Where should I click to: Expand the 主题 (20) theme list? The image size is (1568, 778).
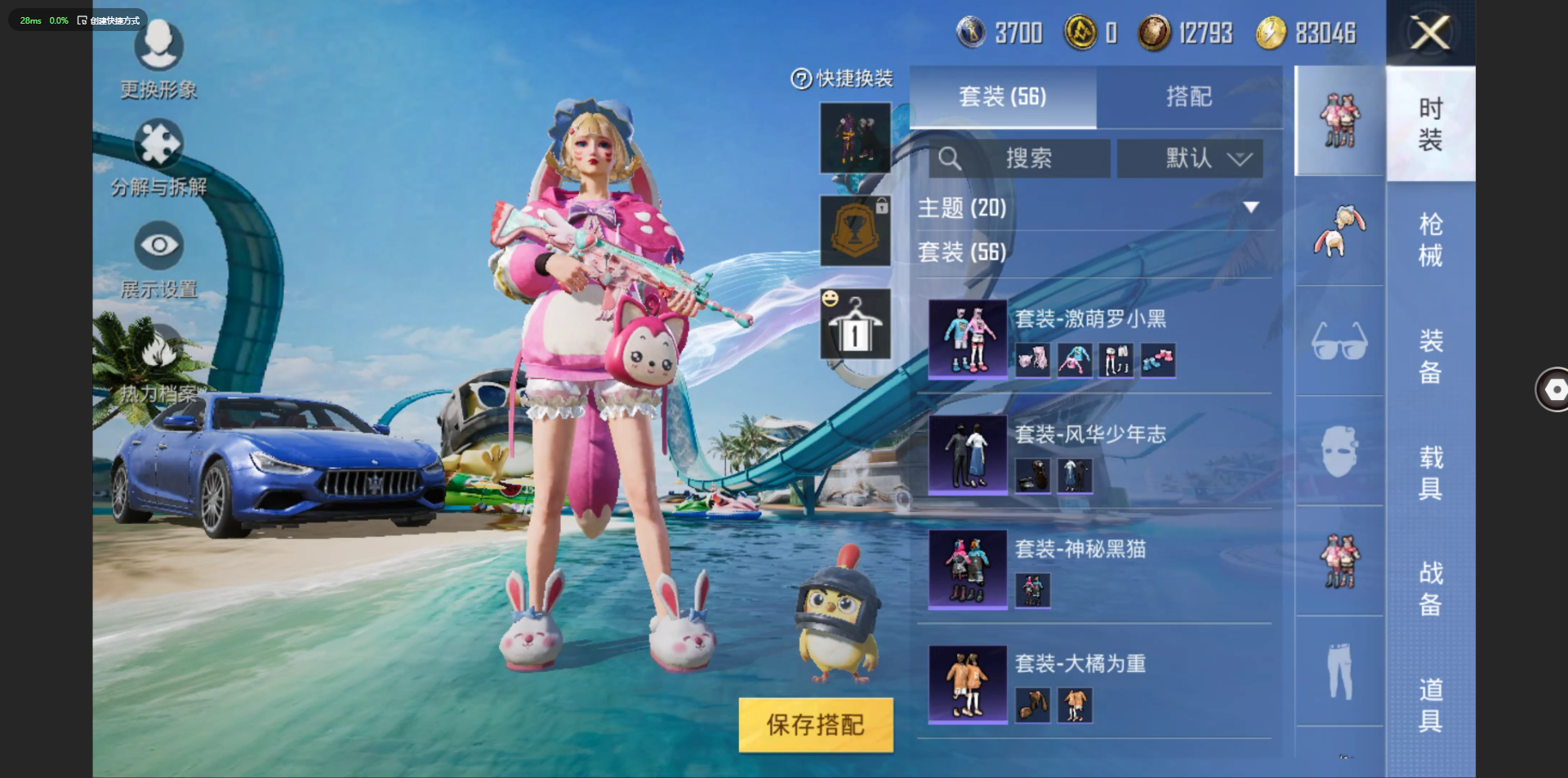[x=1250, y=208]
